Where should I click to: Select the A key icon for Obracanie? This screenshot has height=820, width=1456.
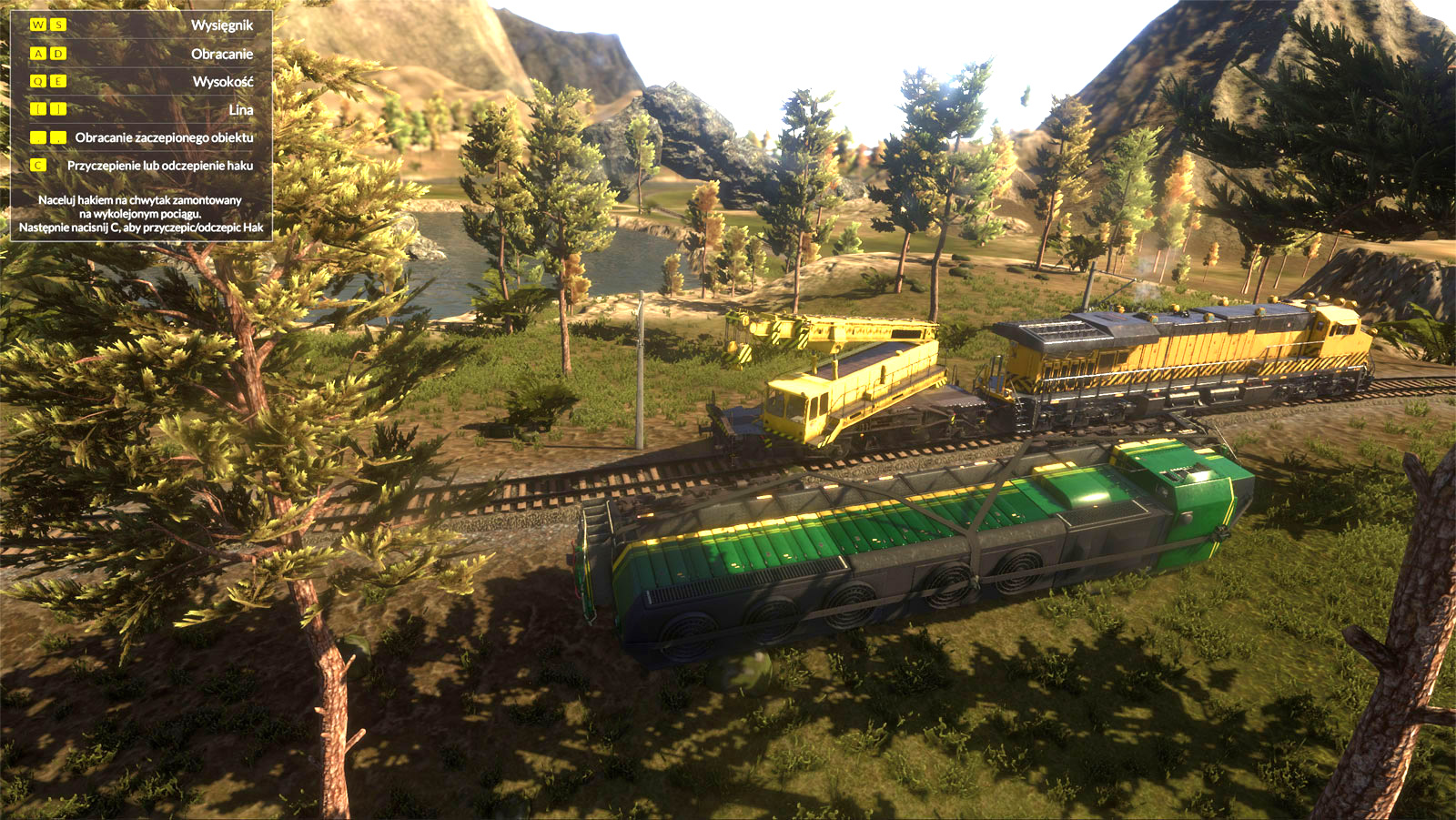(37, 54)
